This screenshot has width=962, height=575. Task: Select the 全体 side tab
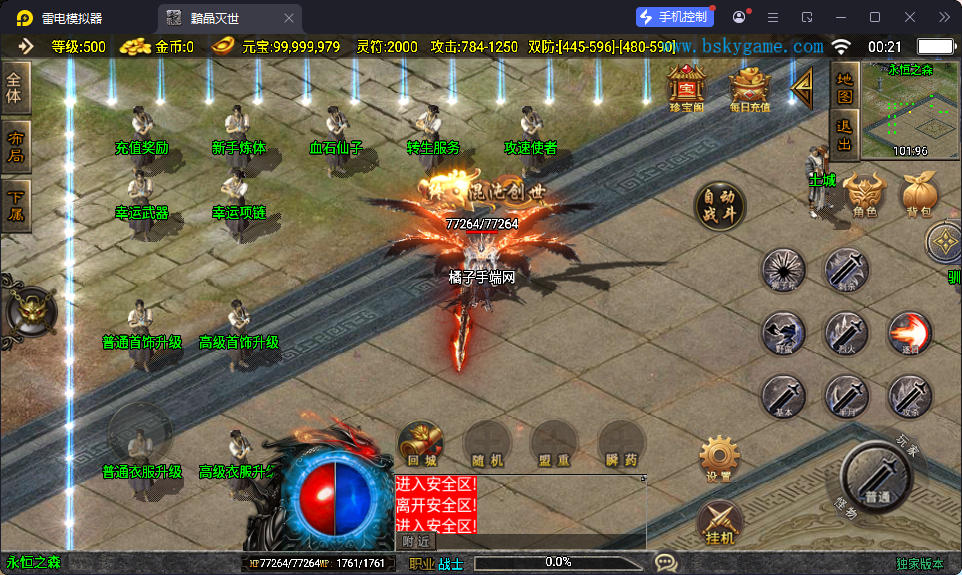click(x=15, y=88)
